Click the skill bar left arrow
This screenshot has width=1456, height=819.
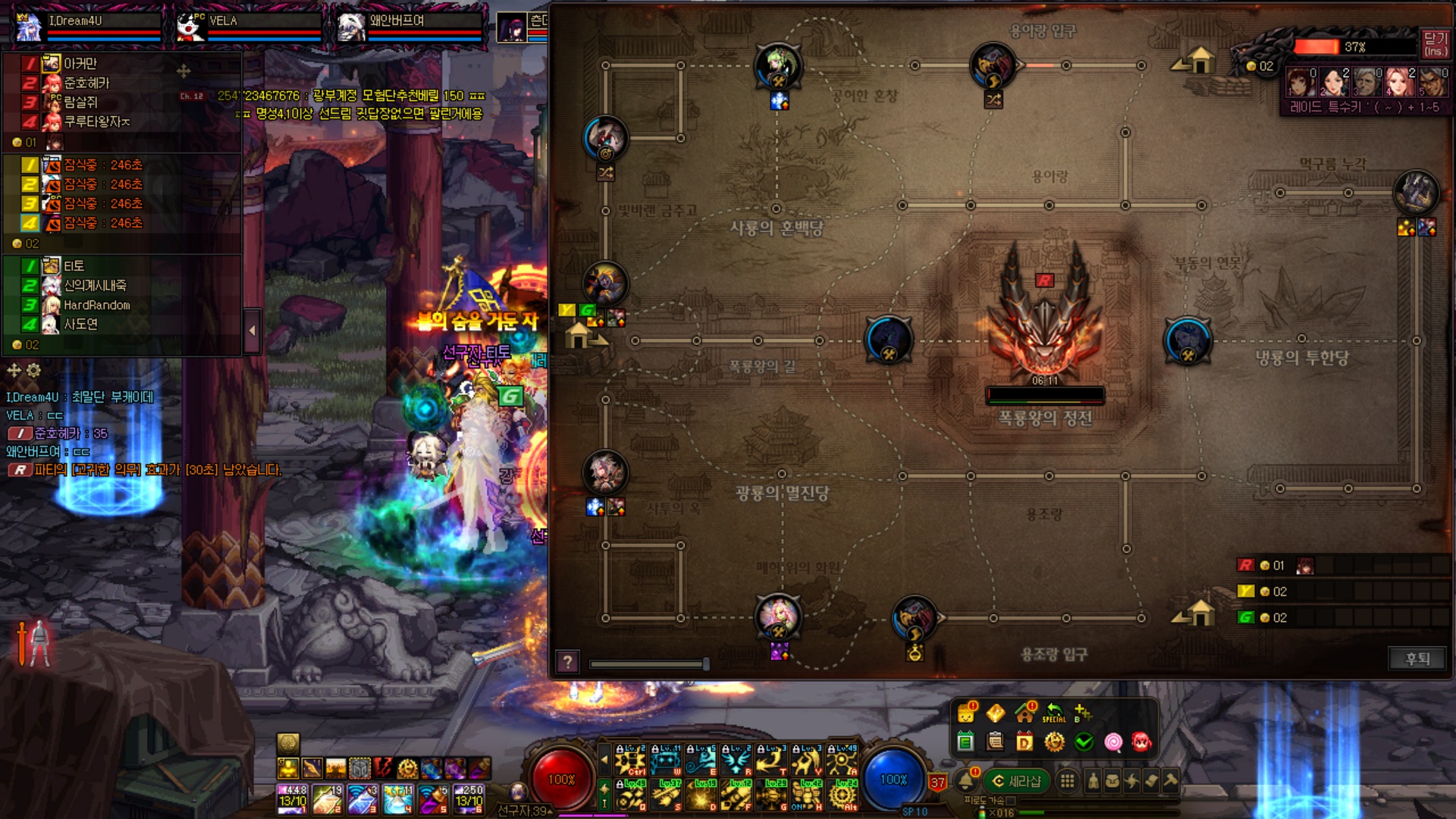pyautogui.click(x=604, y=758)
